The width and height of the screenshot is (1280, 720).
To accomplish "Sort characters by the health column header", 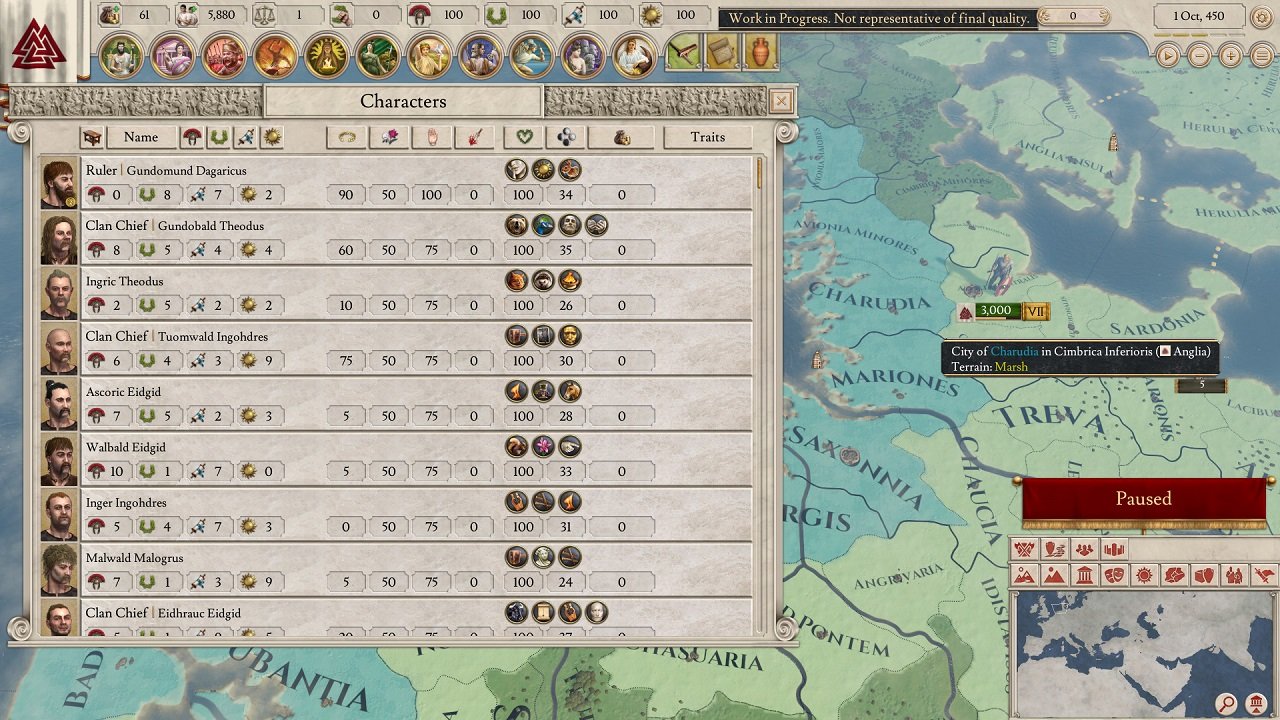I will click(x=522, y=137).
